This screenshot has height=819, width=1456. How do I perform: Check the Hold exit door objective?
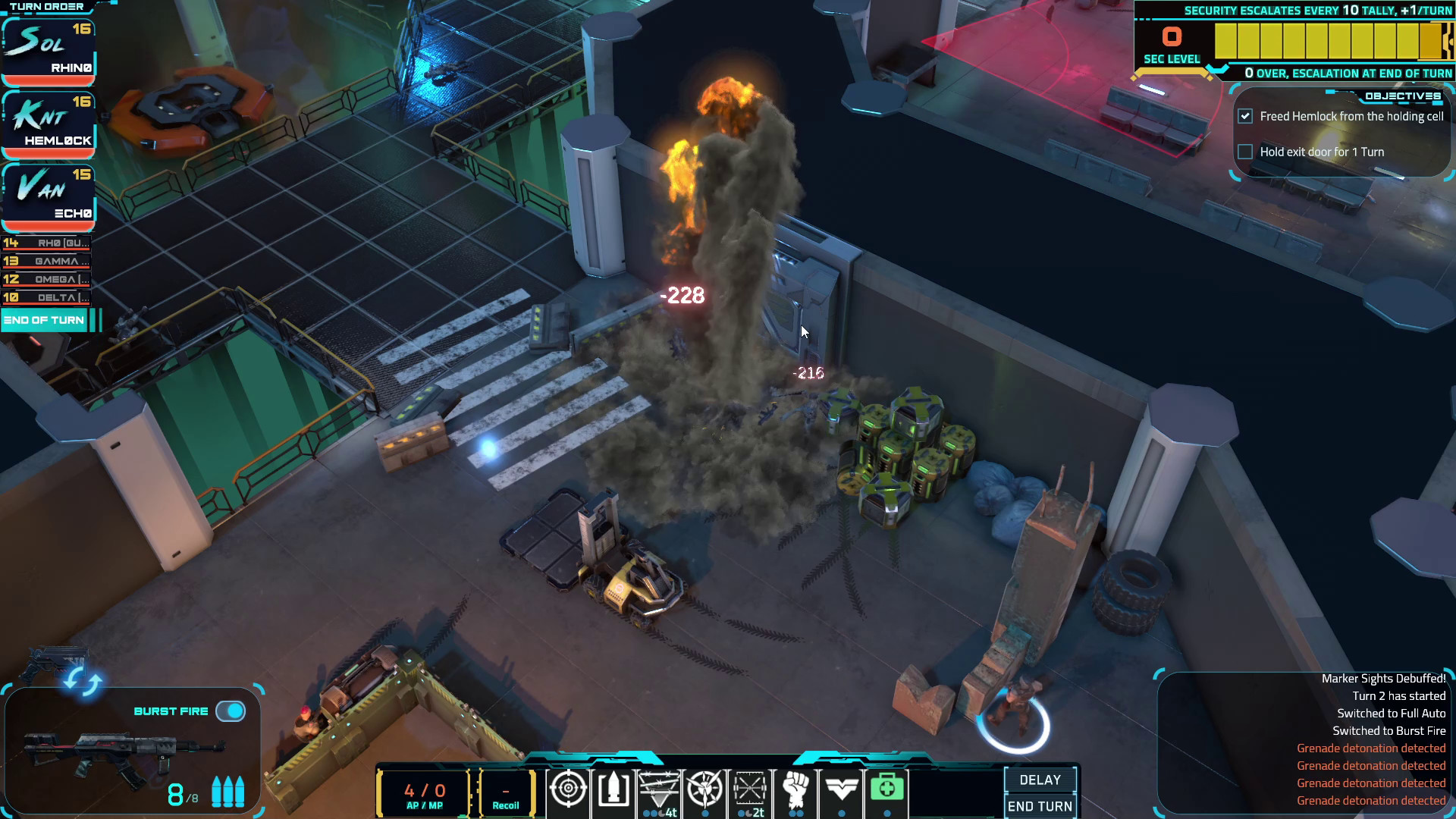point(1245,152)
